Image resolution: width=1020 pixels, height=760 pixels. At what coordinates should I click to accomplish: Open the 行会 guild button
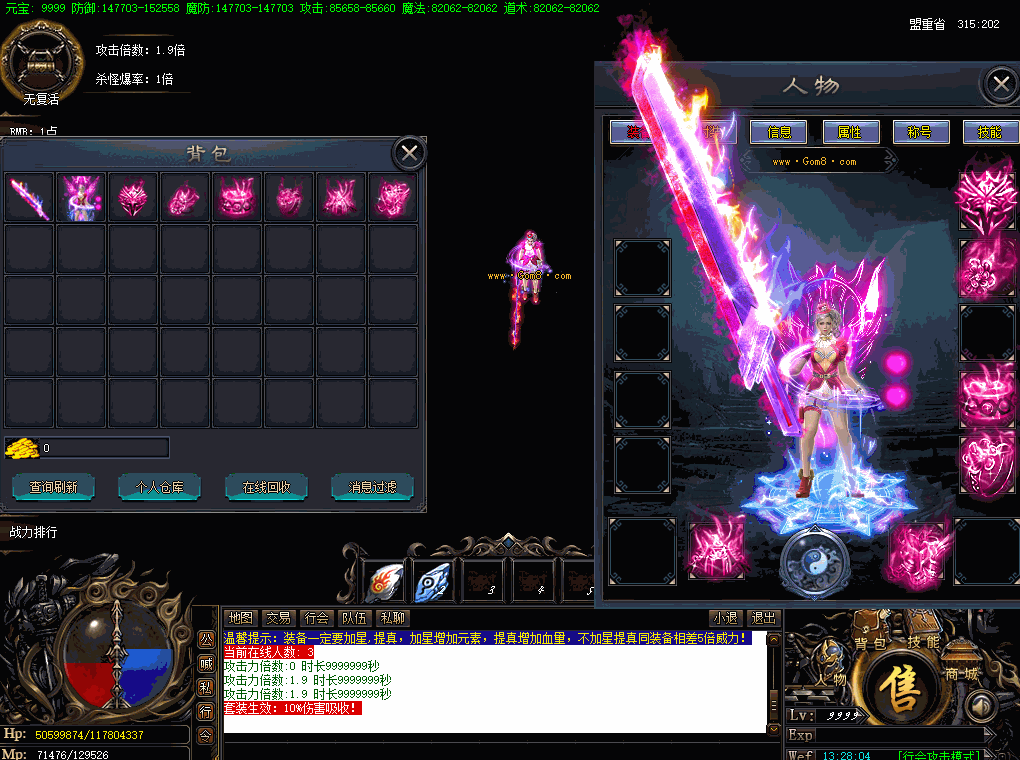point(316,618)
